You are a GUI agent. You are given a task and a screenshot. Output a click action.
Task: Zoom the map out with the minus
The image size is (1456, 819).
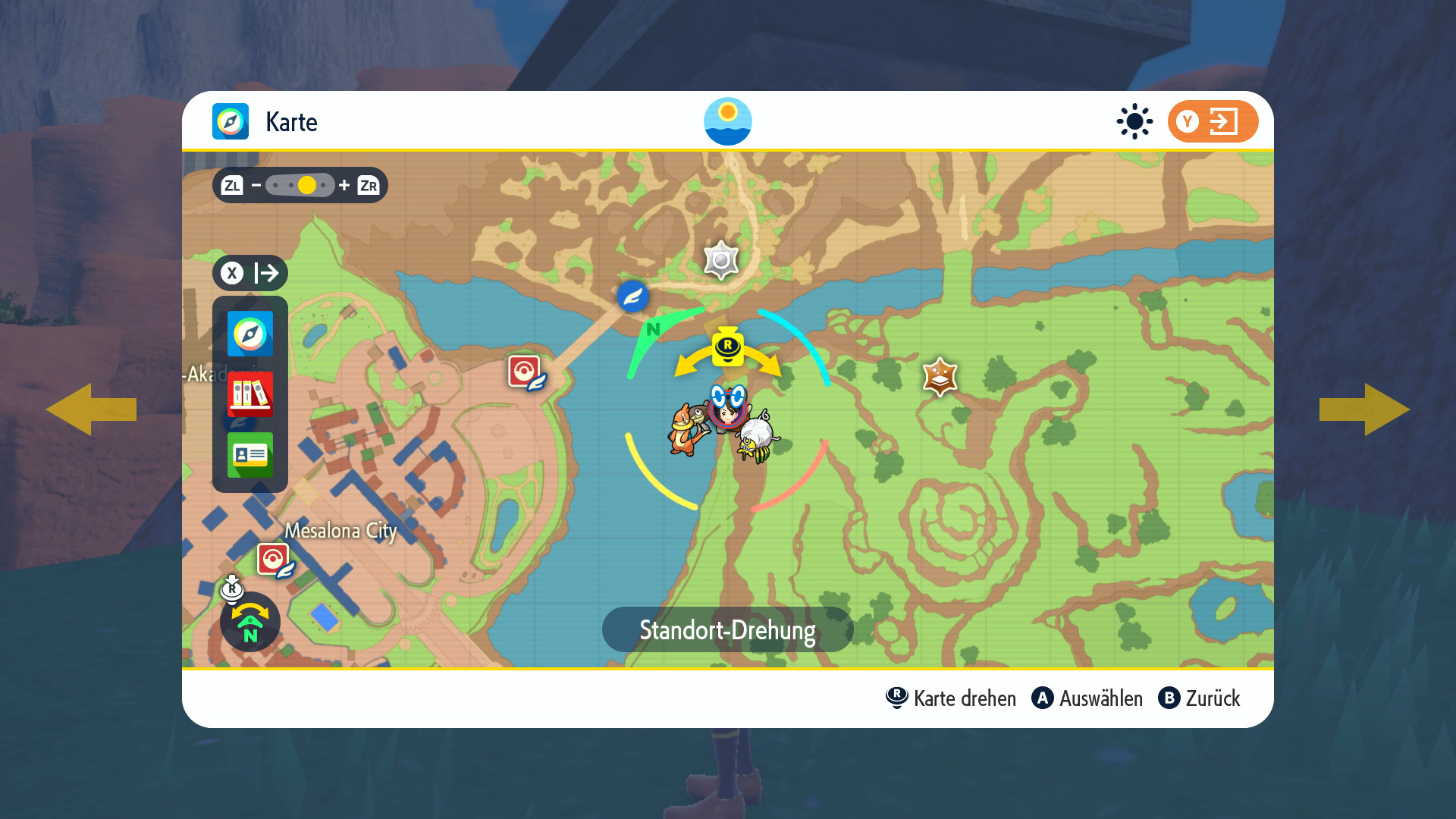(256, 185)
